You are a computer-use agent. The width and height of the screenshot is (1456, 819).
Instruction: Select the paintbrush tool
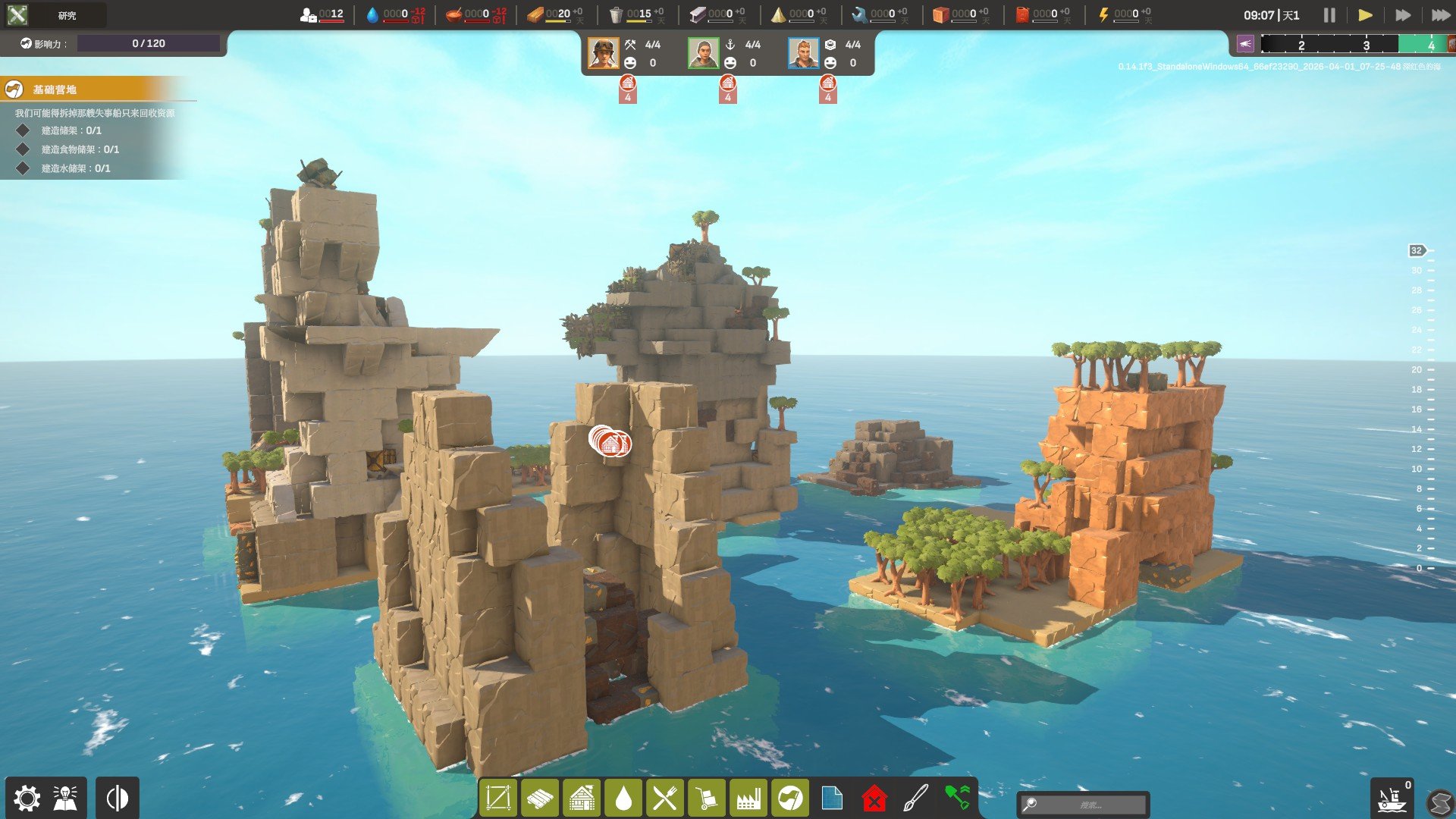click(x=915, y=799)
